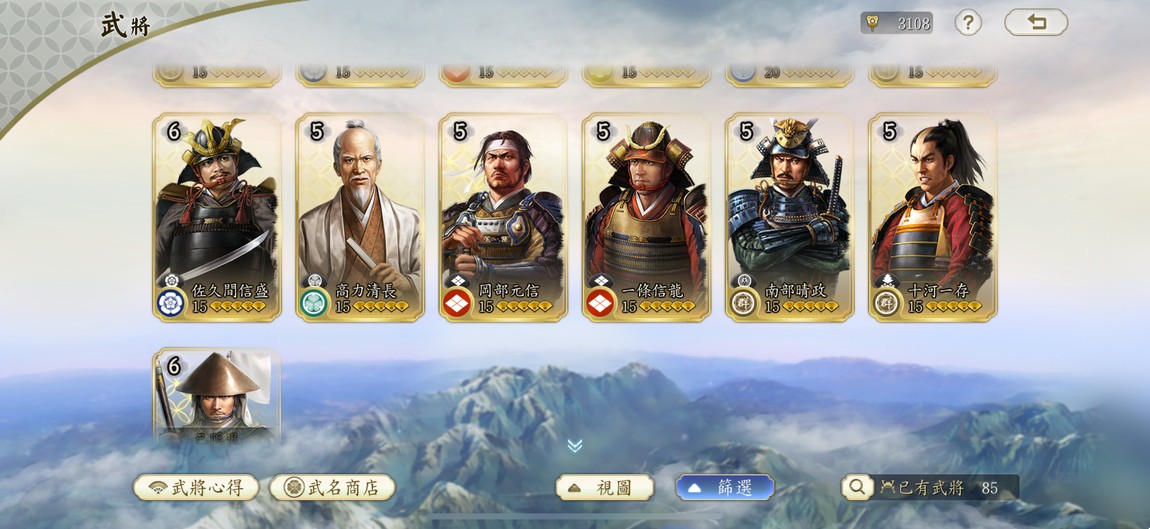View the 十河一存 general card
Viewport: 1150px width, 529px height.
coord(932,217)
